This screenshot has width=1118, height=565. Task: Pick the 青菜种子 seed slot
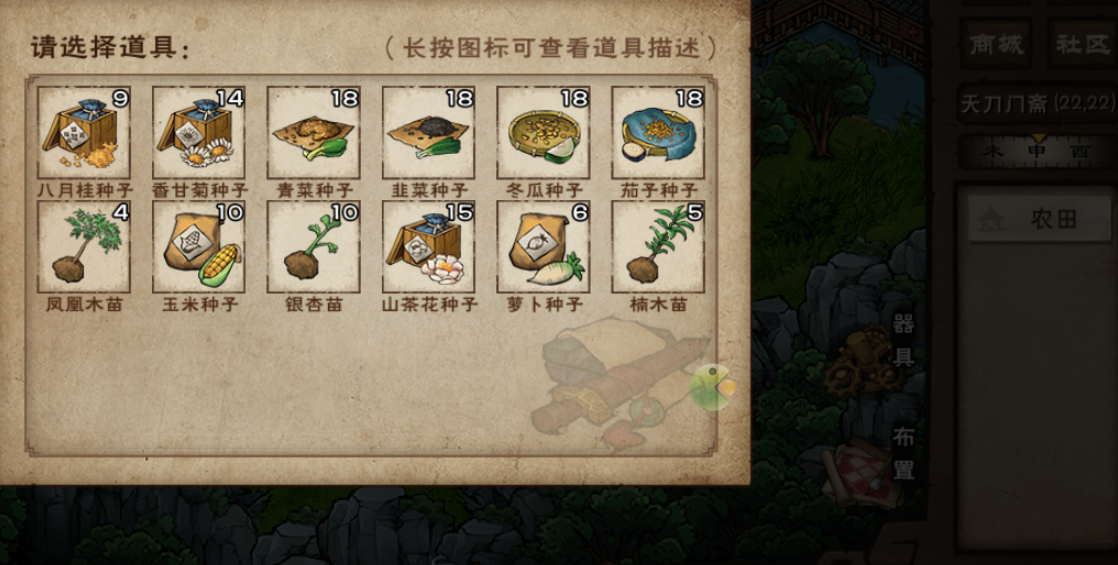pos(313,133)
